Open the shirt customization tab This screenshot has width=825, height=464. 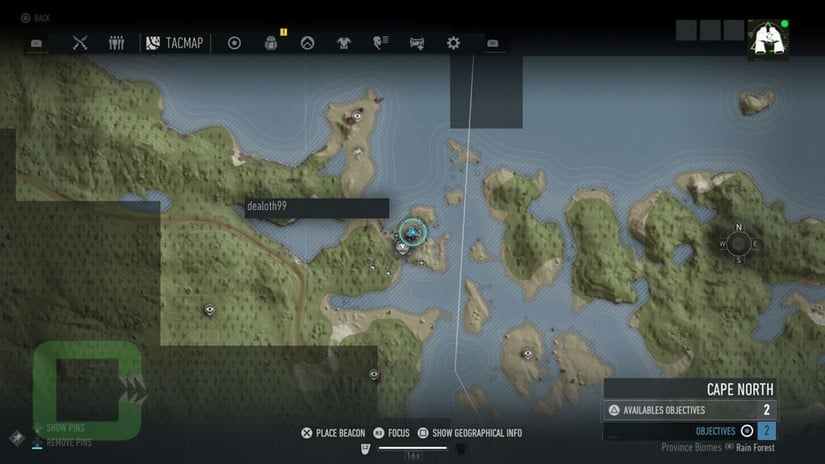[x=344, y=43]
